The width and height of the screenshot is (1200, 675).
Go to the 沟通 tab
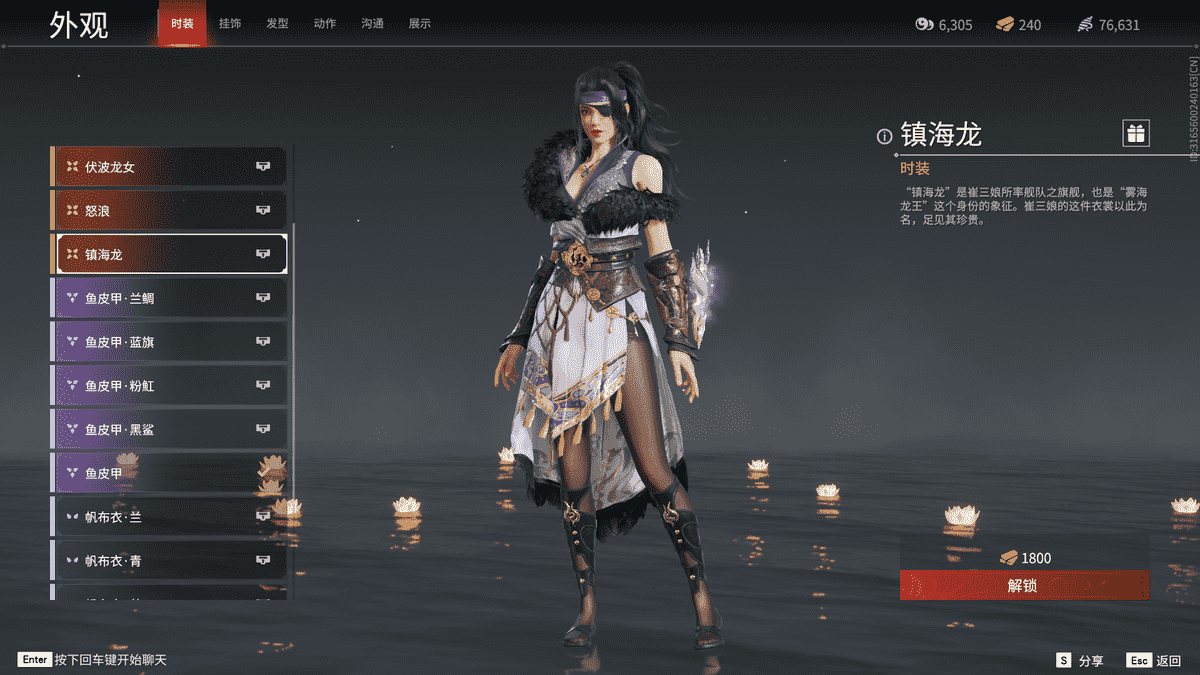click(x=372, y=23)
